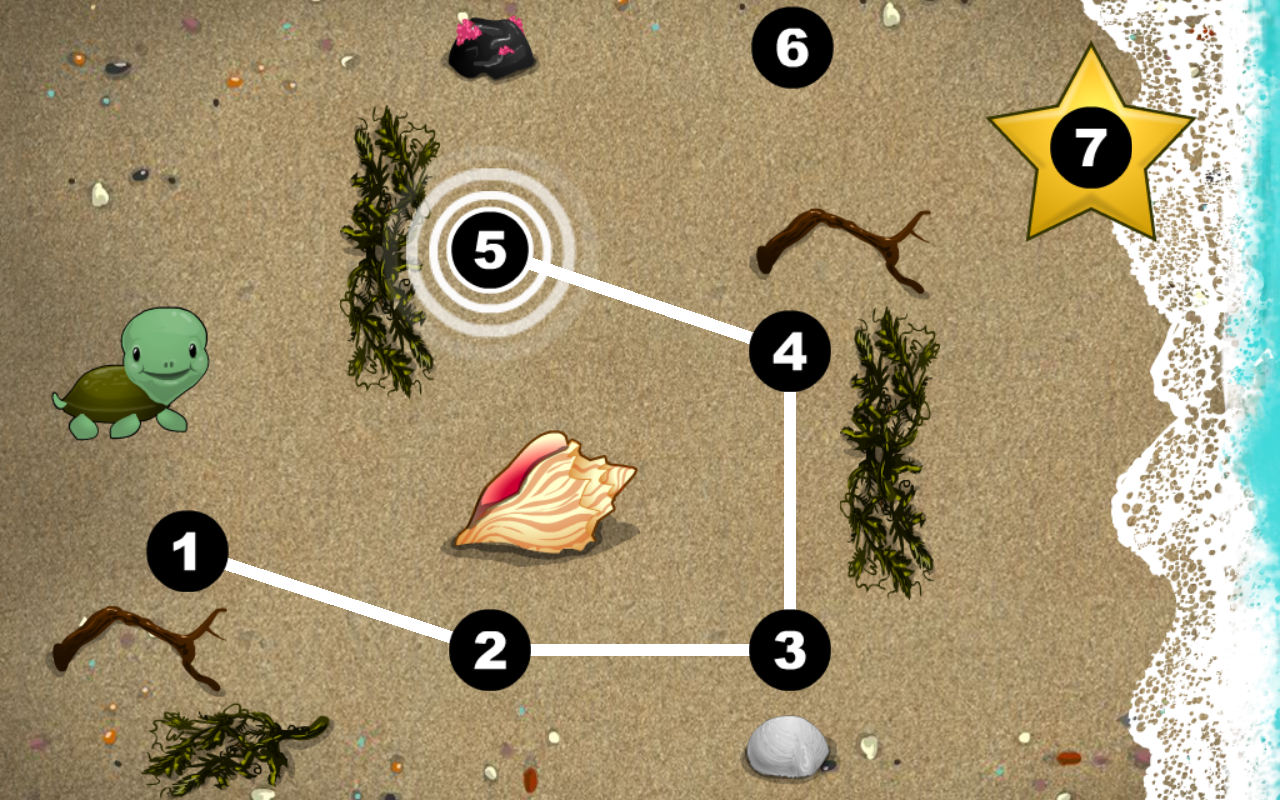
Task: Click dot number 3
Action: [x=790, y=652]
